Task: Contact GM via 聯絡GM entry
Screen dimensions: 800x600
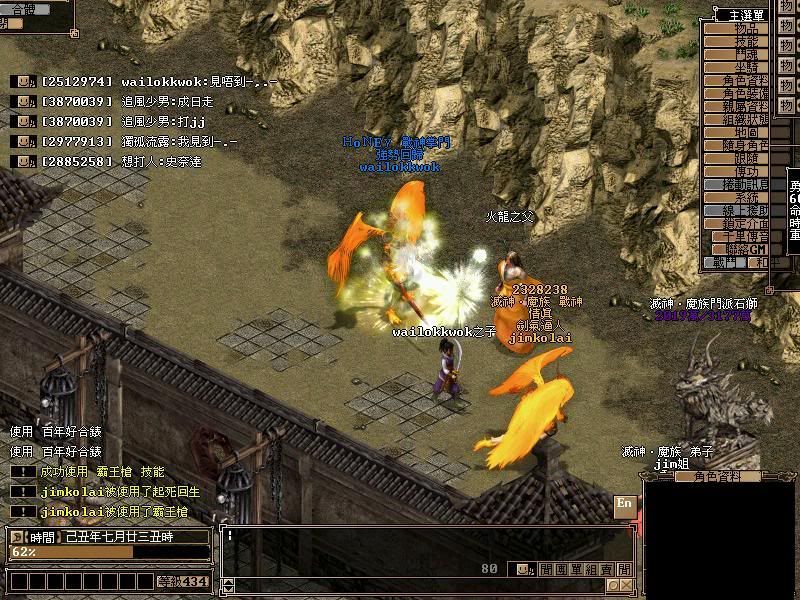Action: tap(745, 249)
